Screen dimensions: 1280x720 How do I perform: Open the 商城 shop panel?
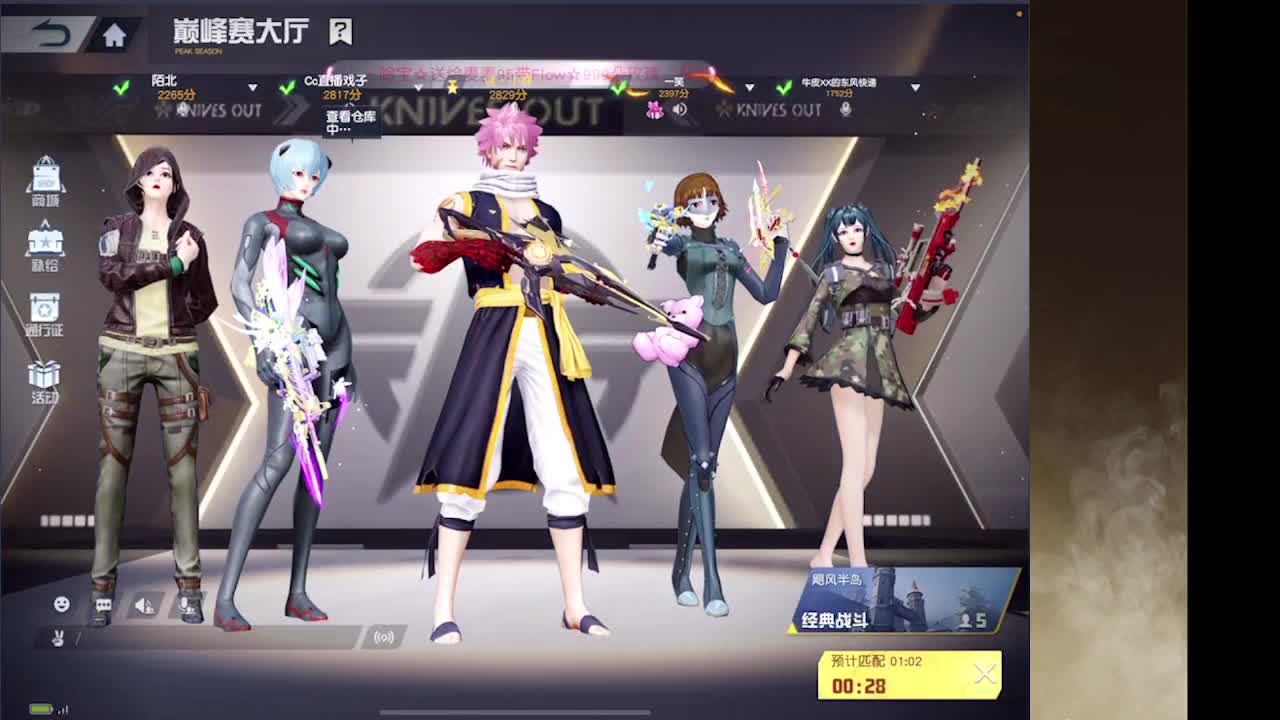tap(45, 180)
